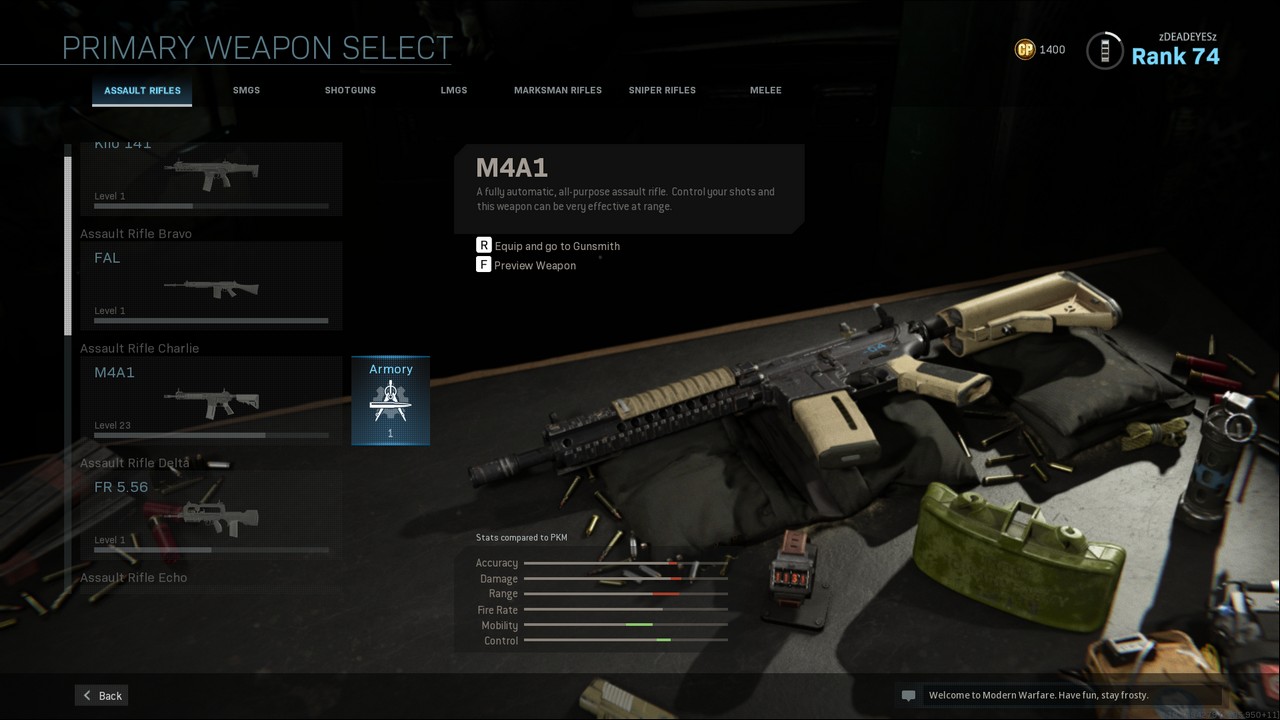The width and height of the screenshot is (1280, 720).
Task: Open the Sniper Rifles category
Action: coord(662,90)
